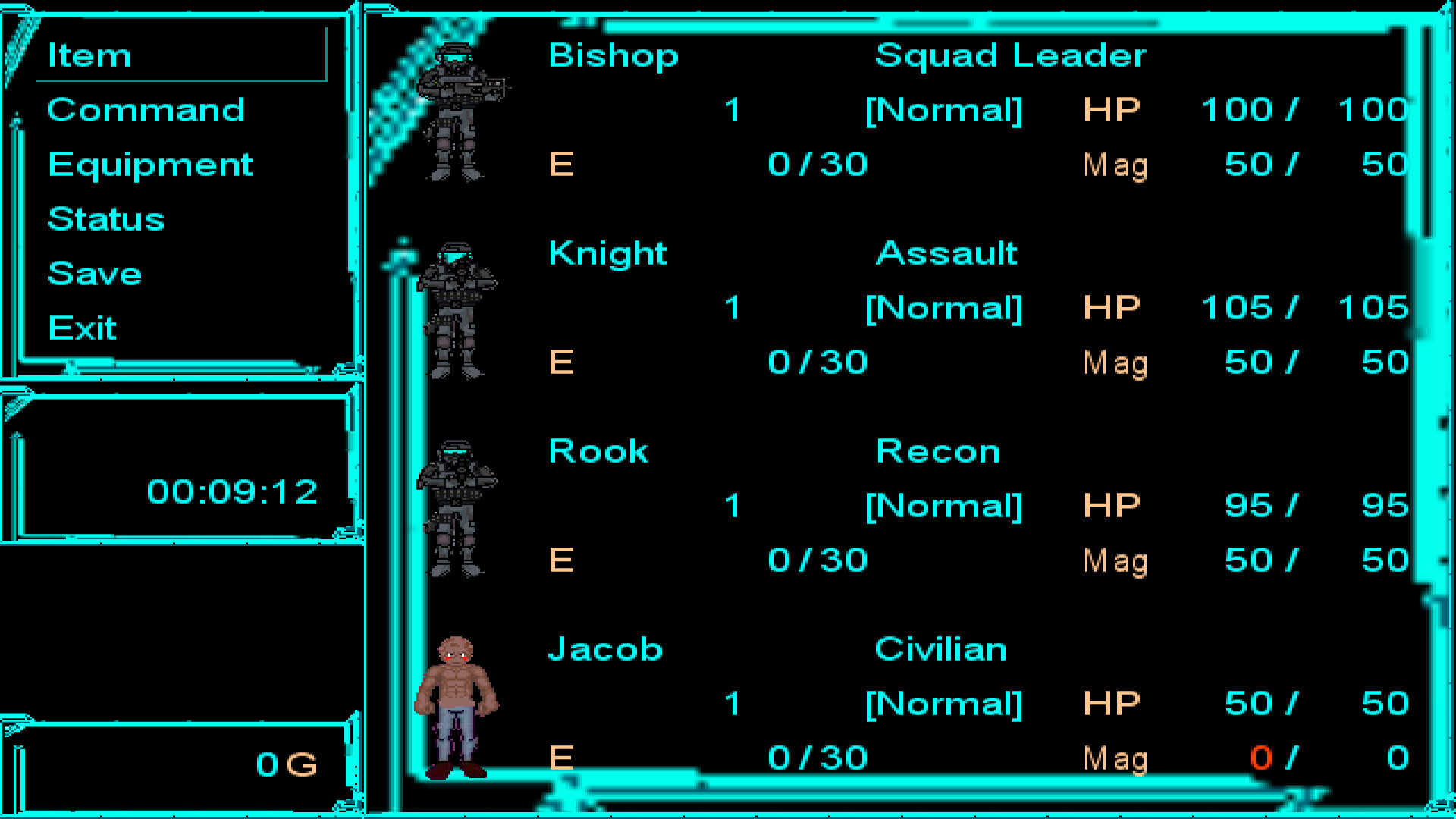The width and height of the screenshot is (1456, 819).
Task: Select Rook, the Recon class member
Action: [x=598, y=450]
